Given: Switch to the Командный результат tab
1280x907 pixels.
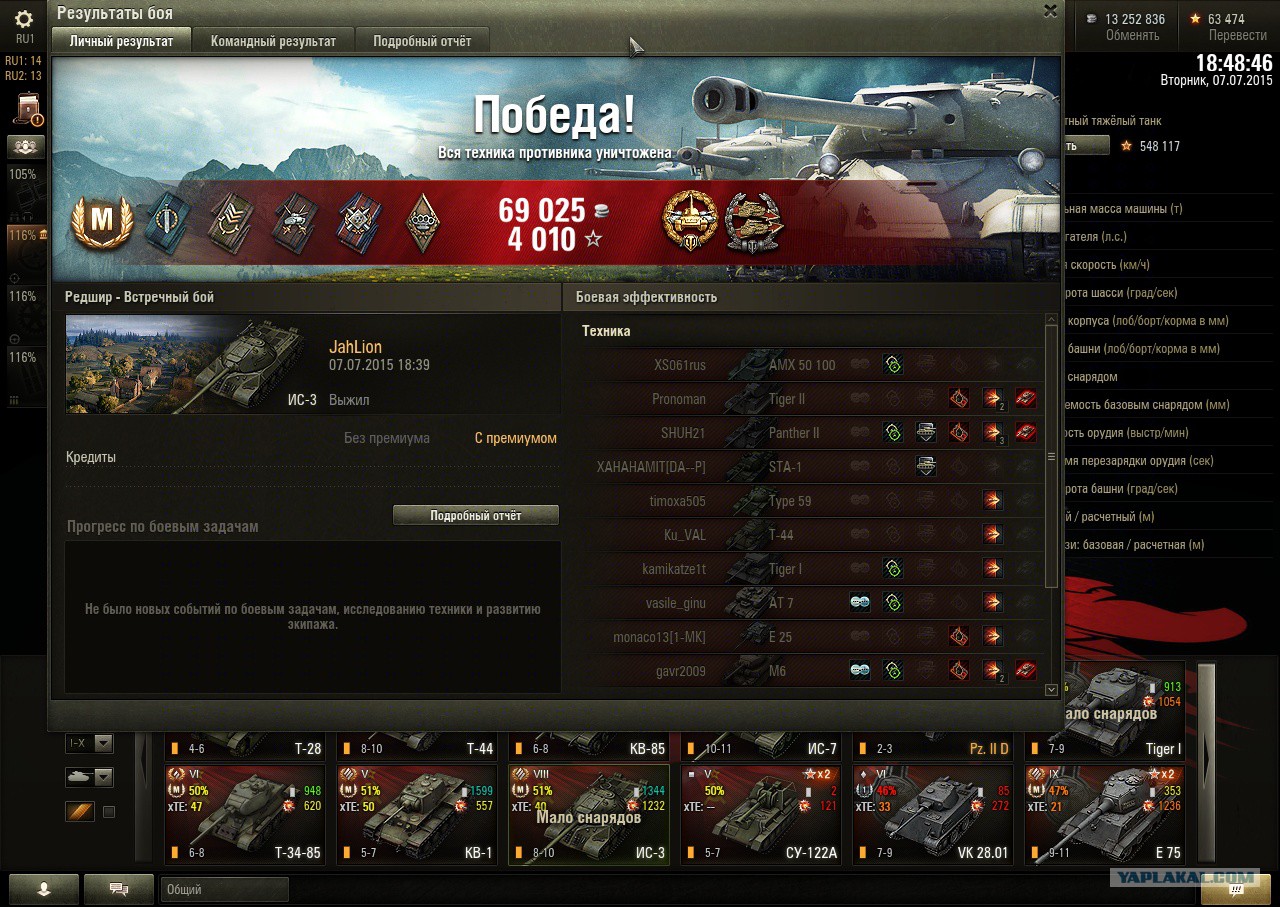Looking at the screenshot, I should [x=272, y=41].
